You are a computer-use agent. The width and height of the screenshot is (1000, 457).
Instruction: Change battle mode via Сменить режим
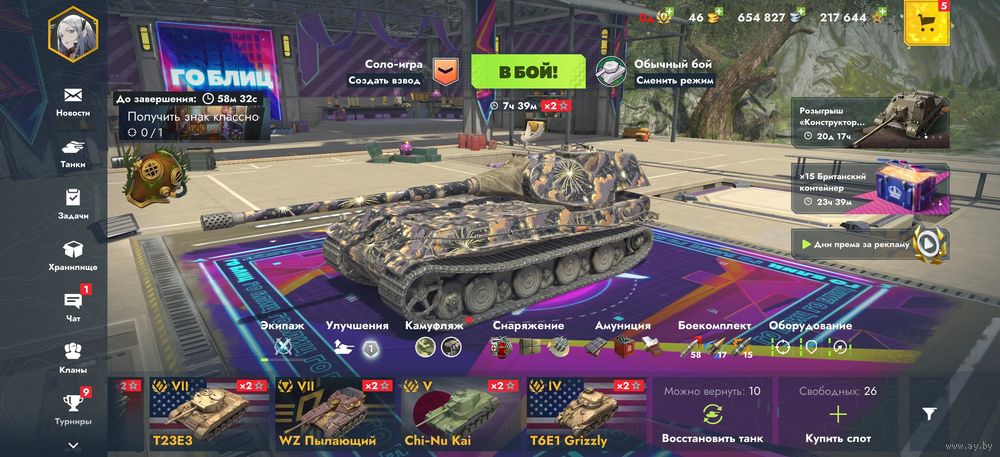[674, 80]
